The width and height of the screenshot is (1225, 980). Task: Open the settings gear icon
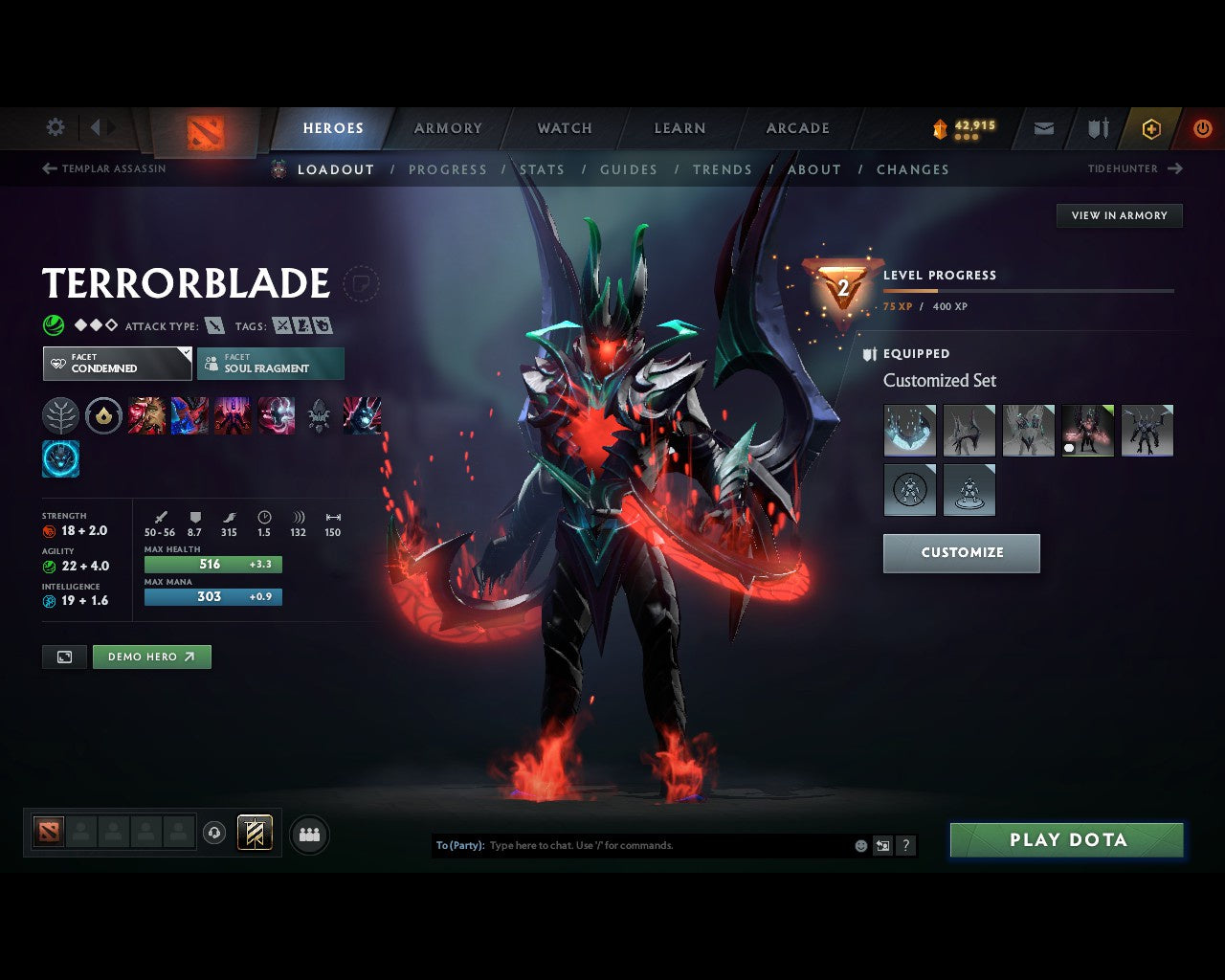click(x=55, y=127)
